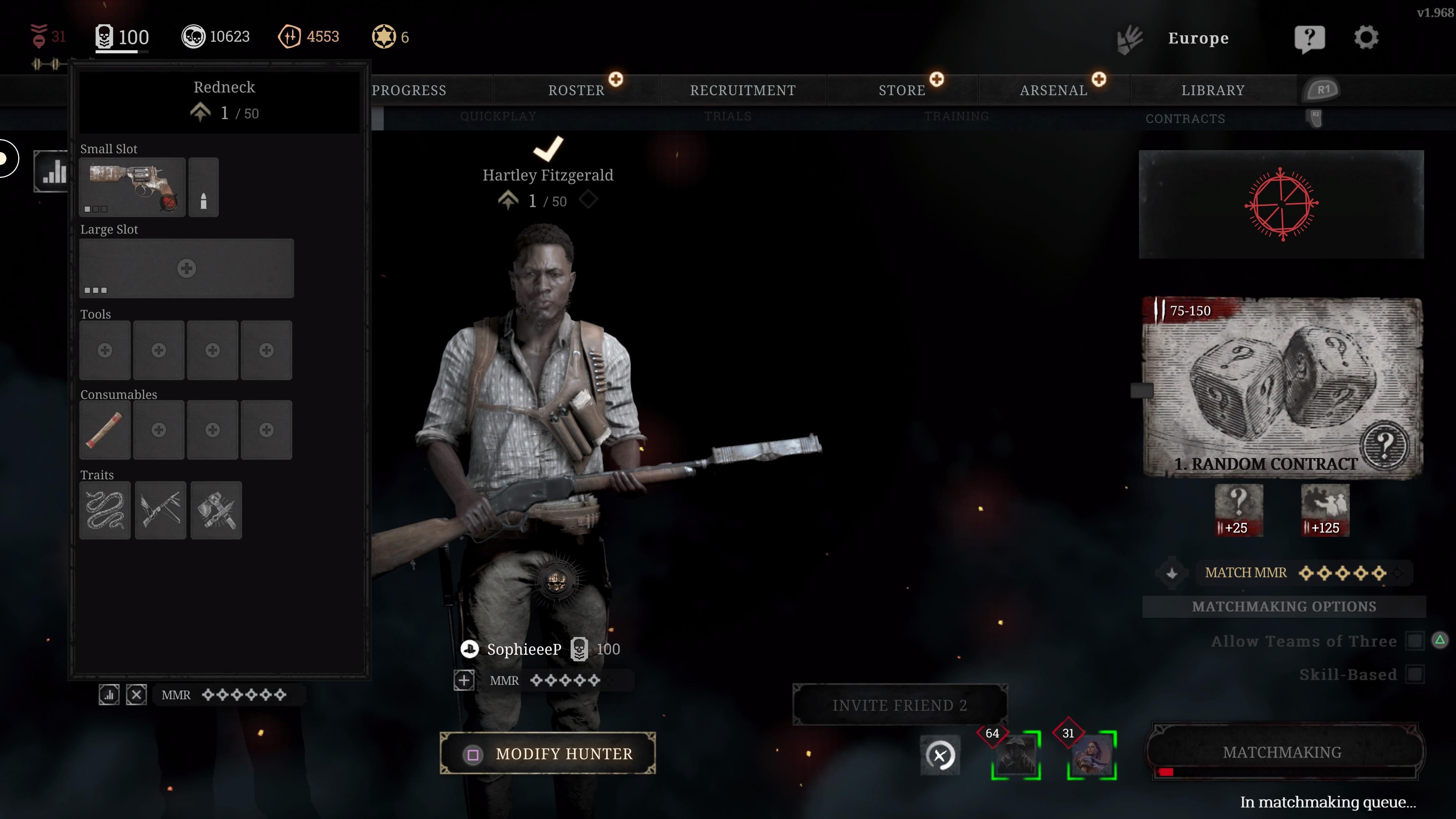Image resolution: width=1456 pixels, height=819 pixels.
Task: Open the Arsenal tab
Action: 1054,90
